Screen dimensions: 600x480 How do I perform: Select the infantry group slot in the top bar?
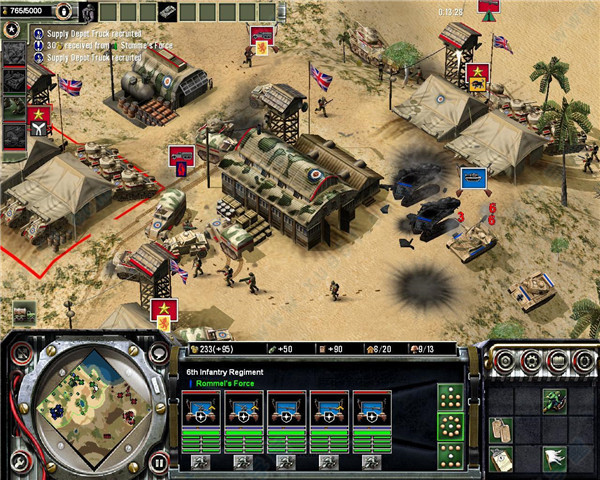point(87,11)
